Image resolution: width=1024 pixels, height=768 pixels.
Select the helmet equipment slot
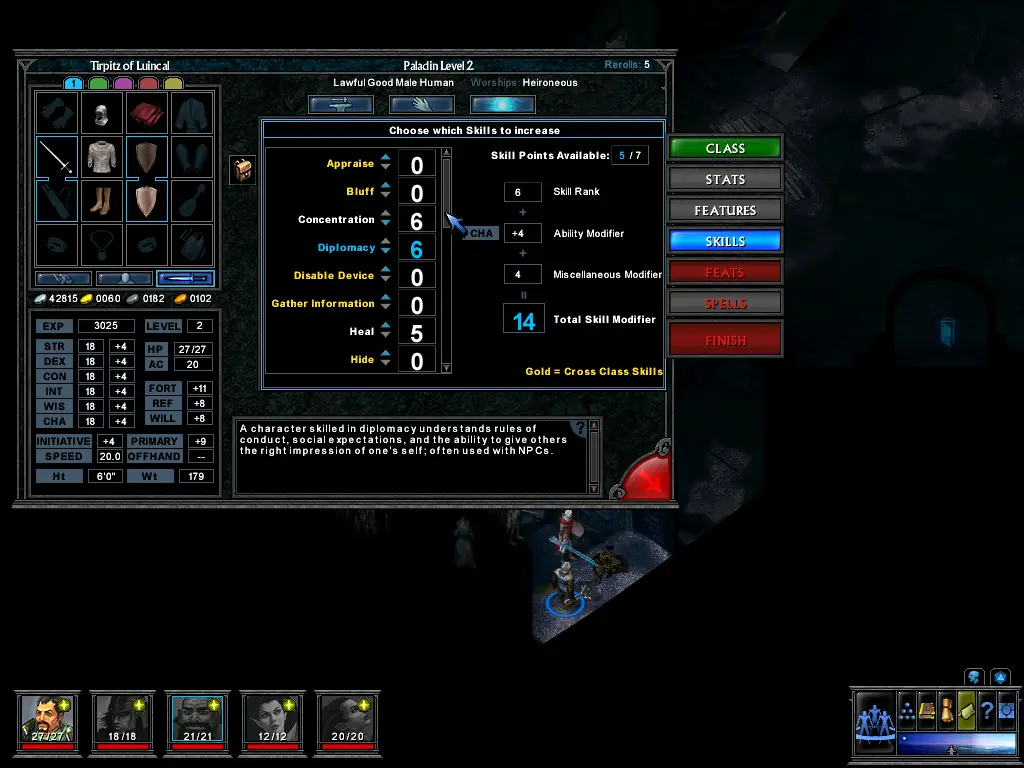pyautogui.click(x=102, y=113)
